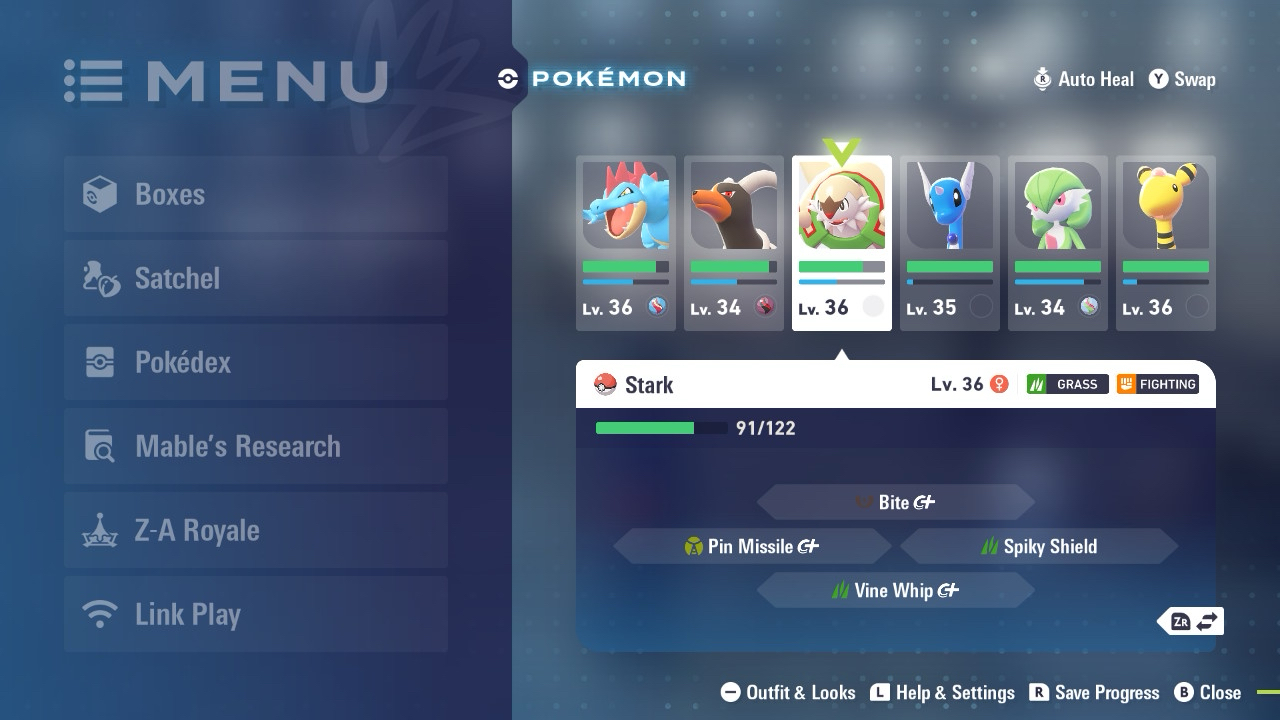The height and width of the screenshot is (720, 1280).
Task: Select the Gardevoir party card
Action: tap(1058, 243)
